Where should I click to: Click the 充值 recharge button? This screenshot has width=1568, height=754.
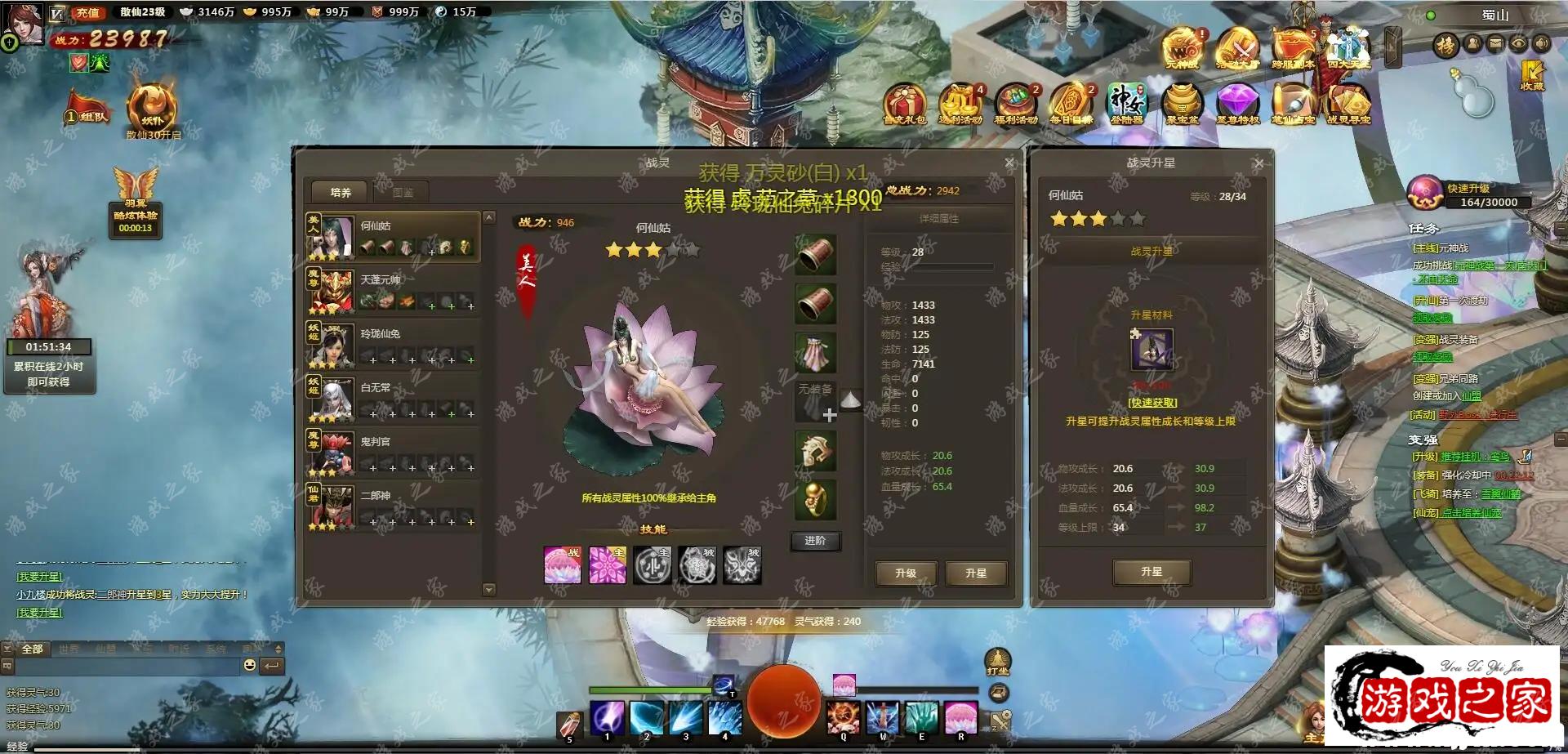click(87, 12)
